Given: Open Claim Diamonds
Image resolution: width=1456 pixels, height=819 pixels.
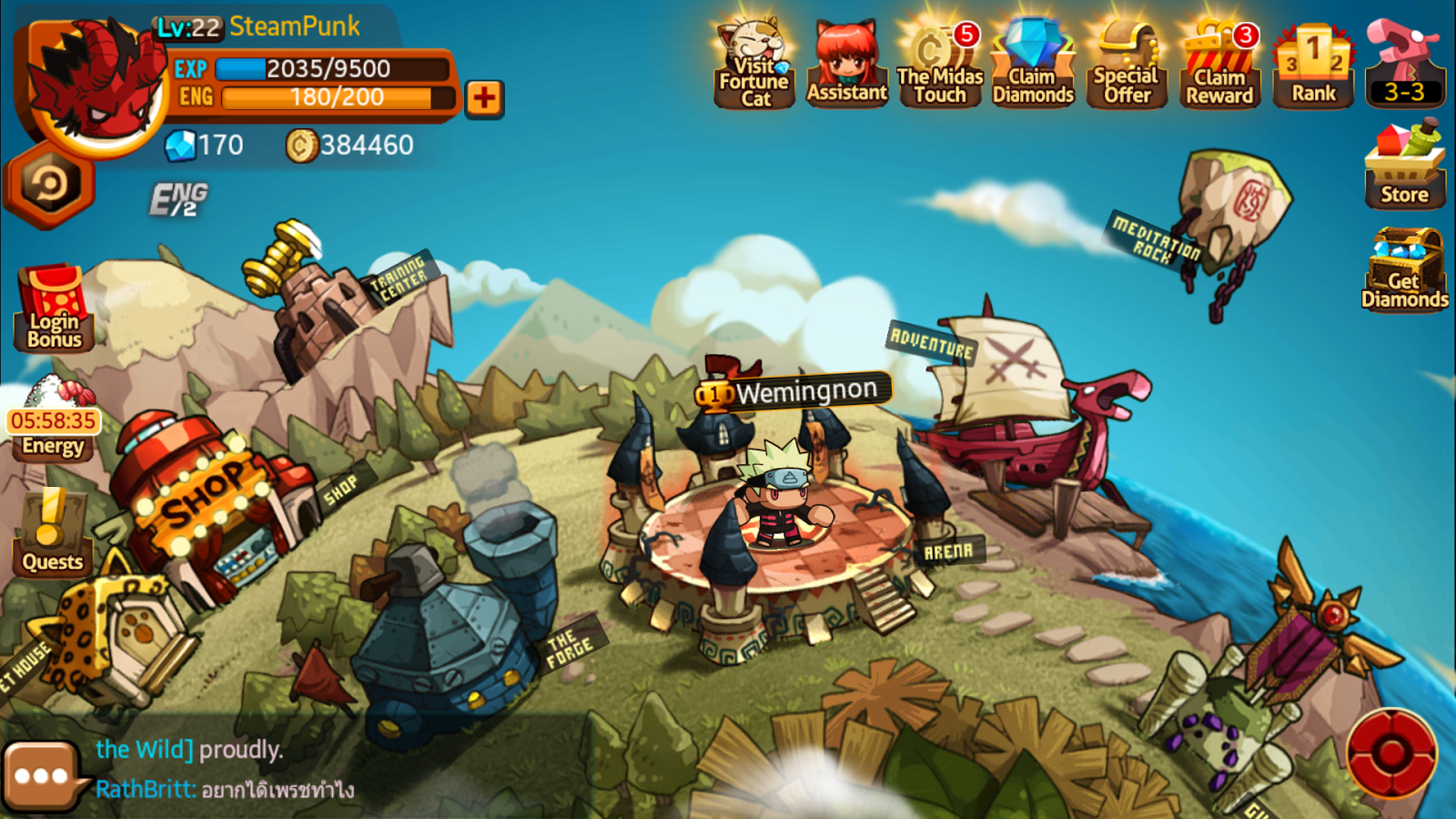Looking at the screenshot, I should [1033, 59].
